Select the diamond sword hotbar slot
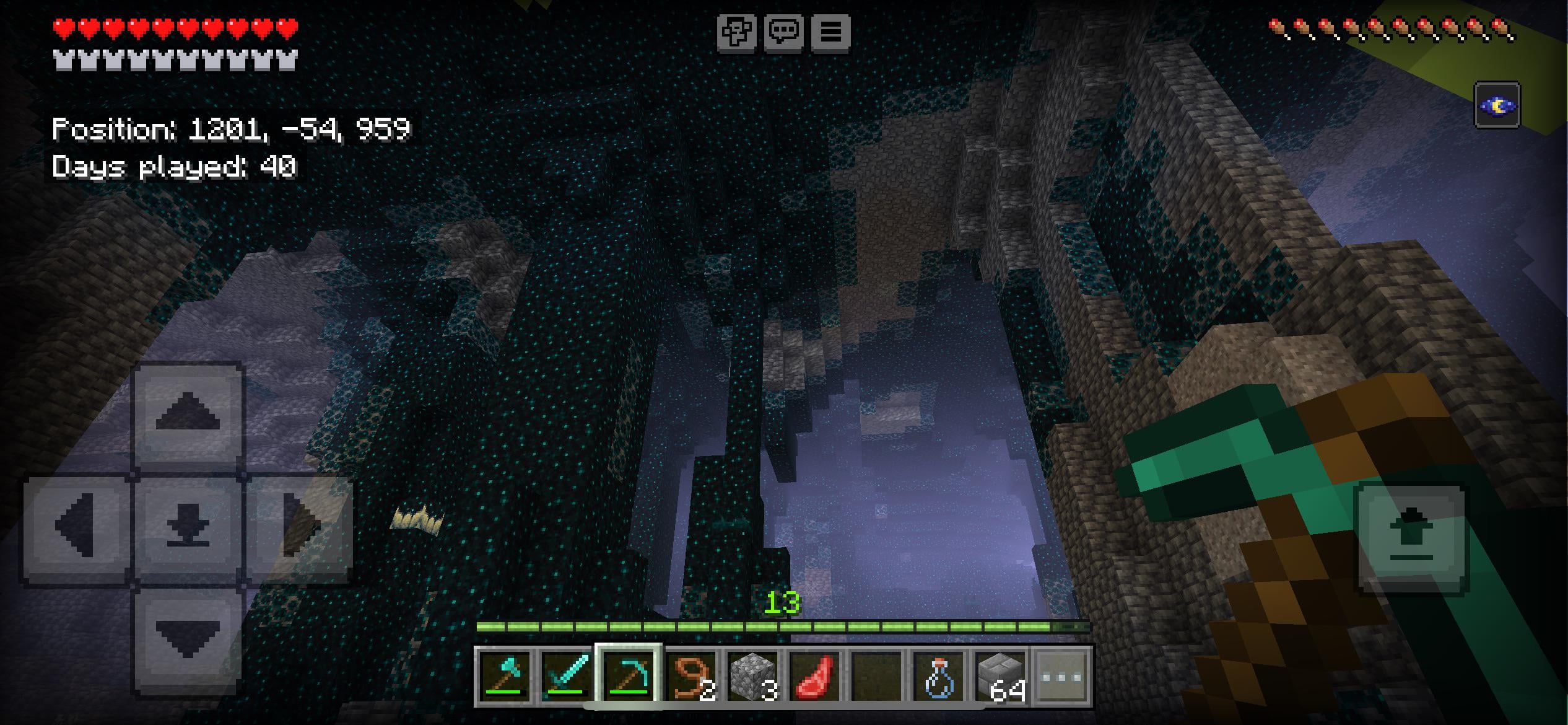This screenshot has width=1568, height=725. click(567, 676)
